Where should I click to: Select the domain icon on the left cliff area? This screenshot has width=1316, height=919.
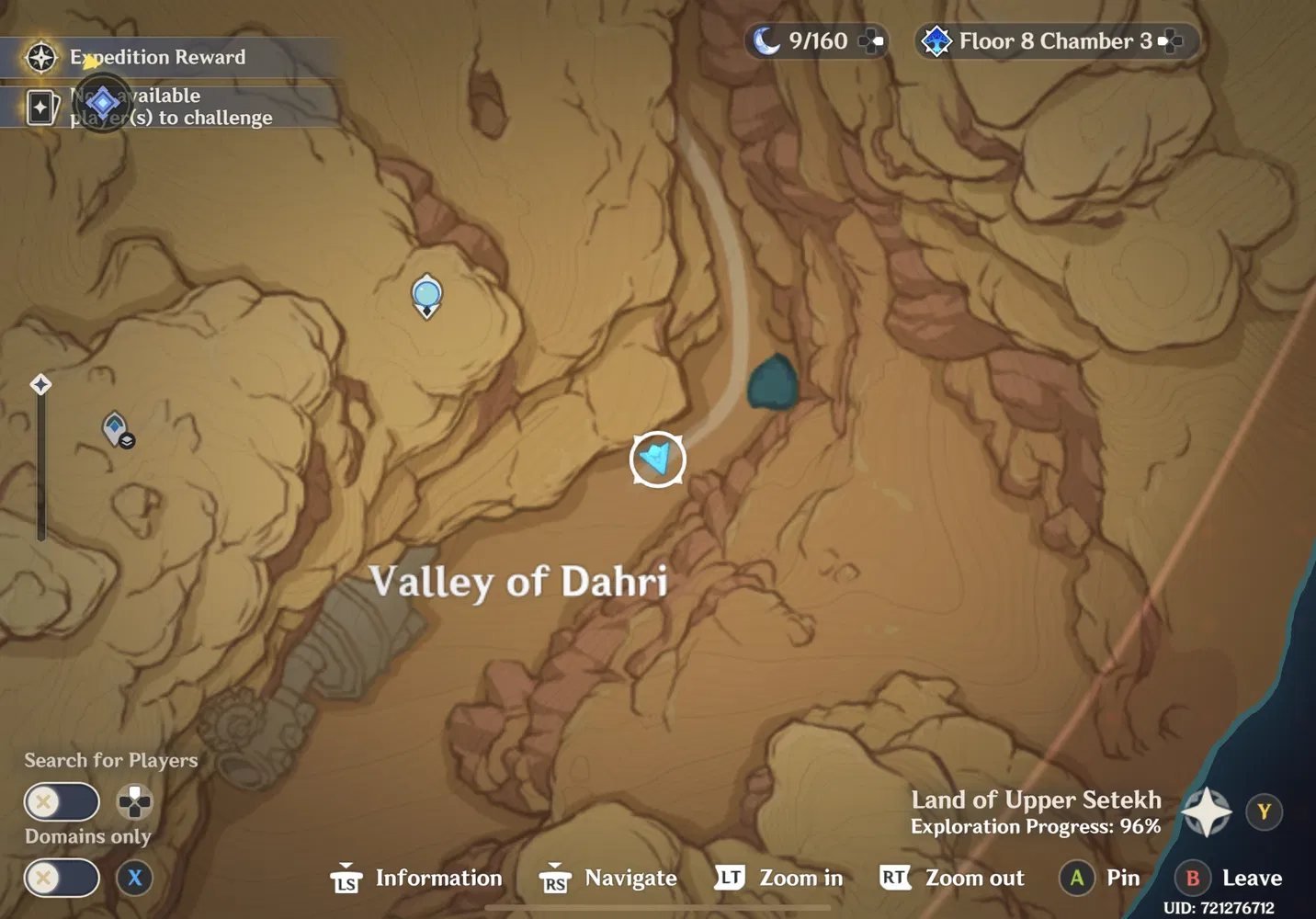(x=115, y=427)
